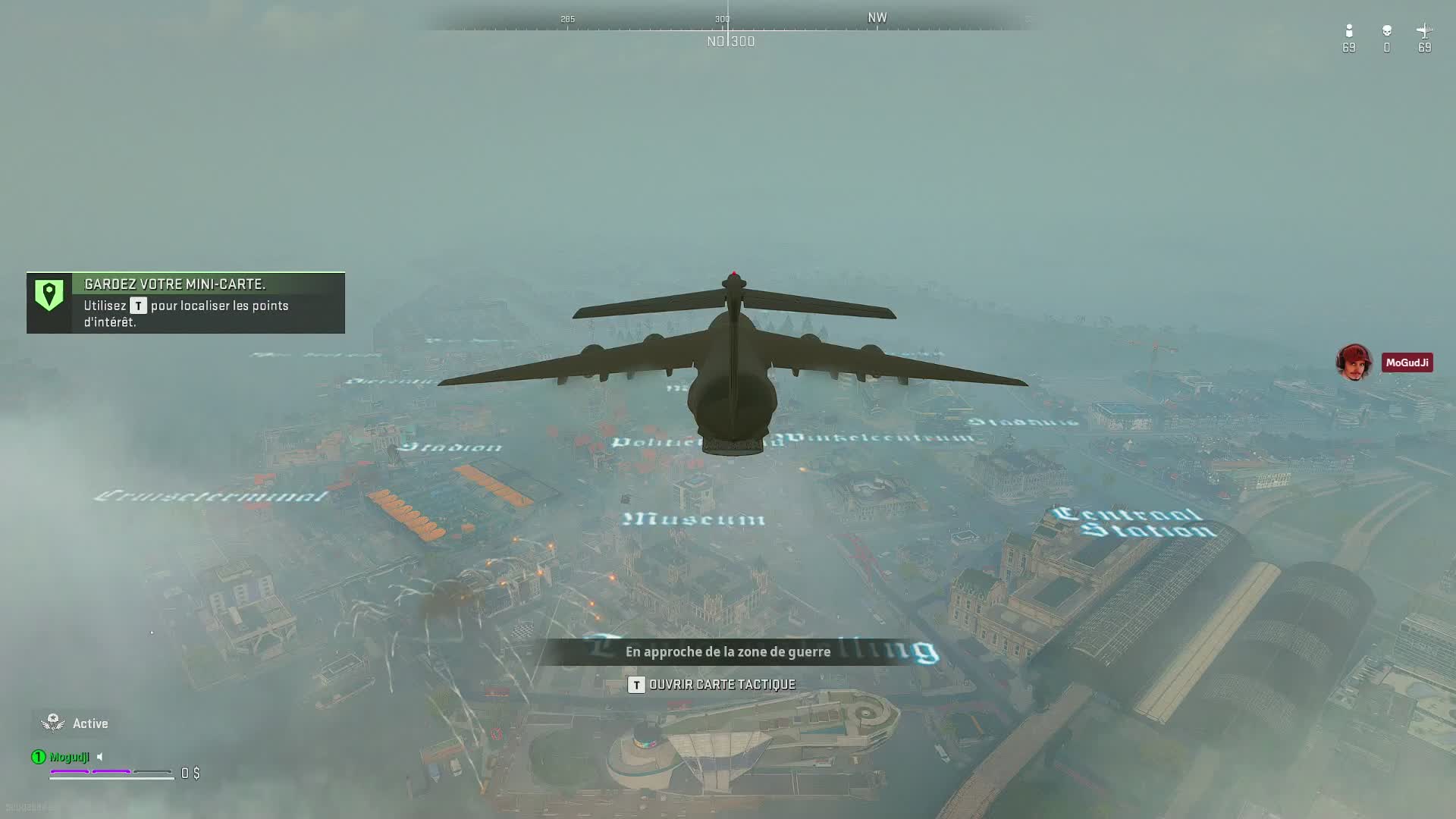Screen dimensions: 1456x819
Task: Click the Active status skull emblem
Action: (53, 723)
